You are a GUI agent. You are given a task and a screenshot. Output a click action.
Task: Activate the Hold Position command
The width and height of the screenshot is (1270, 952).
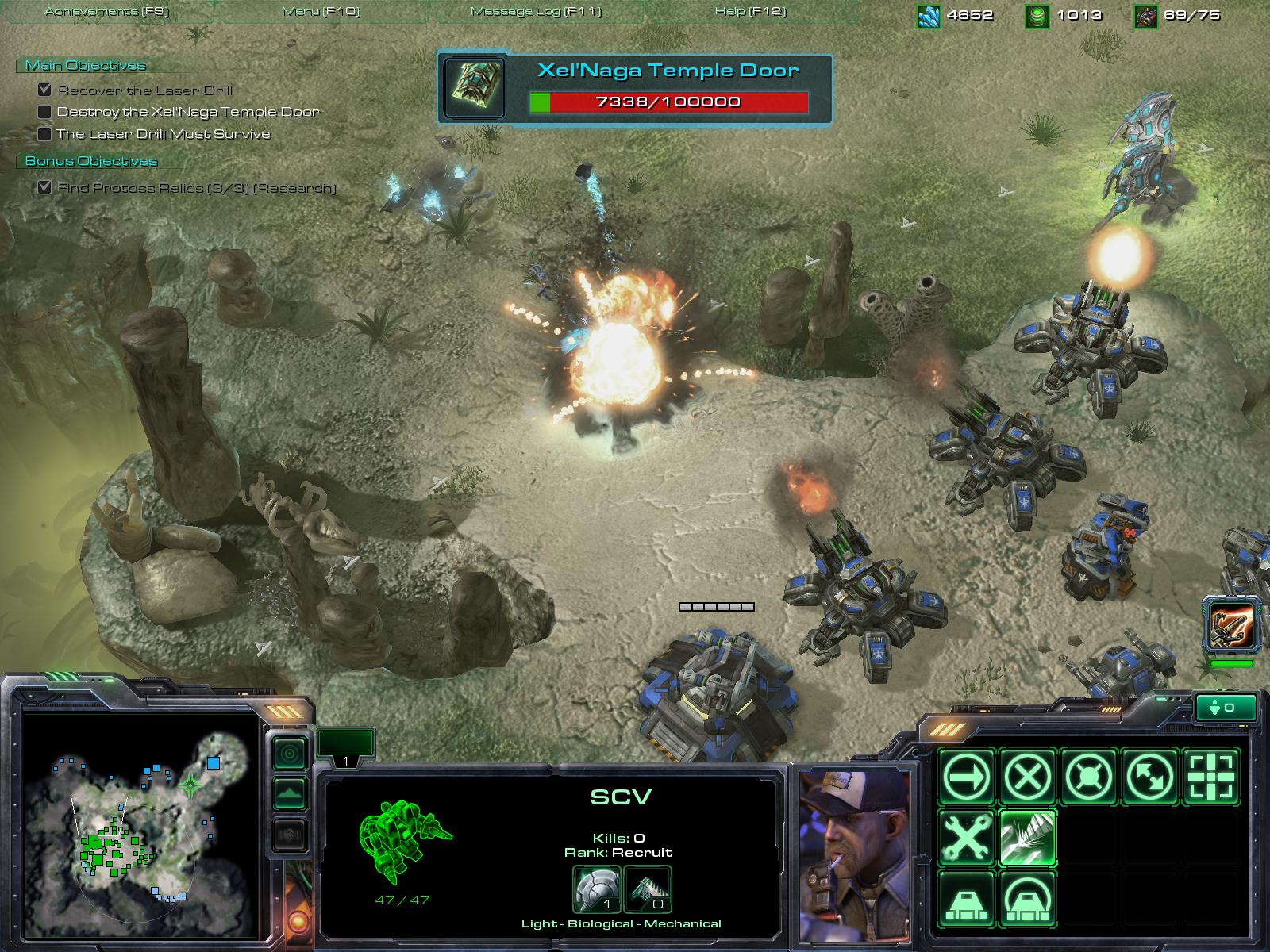(x=1089, y=775)
